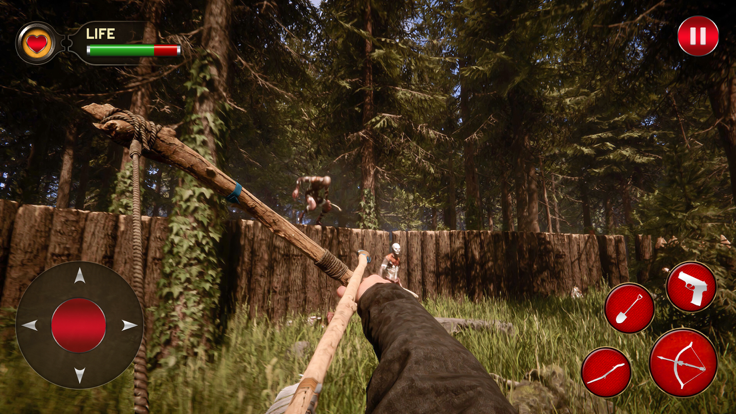Pause the game with the red button
Image resolution: width=736 pixels, height=414 pixels.
[698, 37]
